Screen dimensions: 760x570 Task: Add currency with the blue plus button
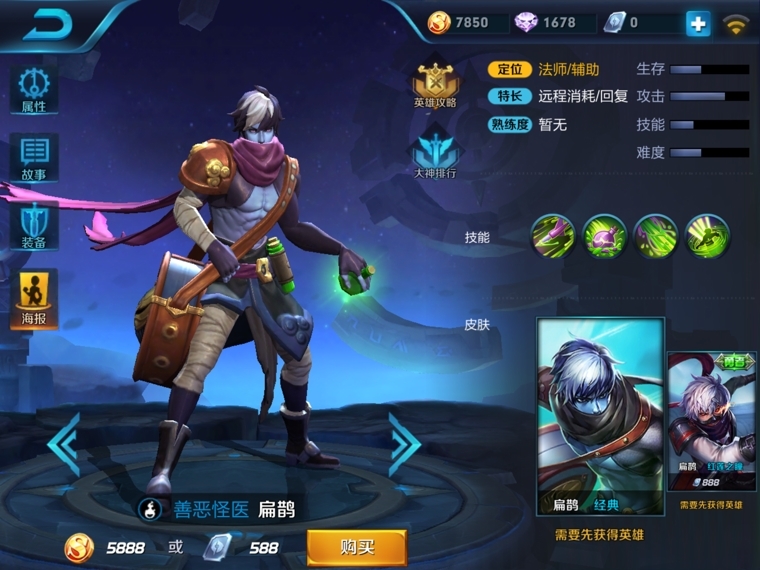point(698,24)
